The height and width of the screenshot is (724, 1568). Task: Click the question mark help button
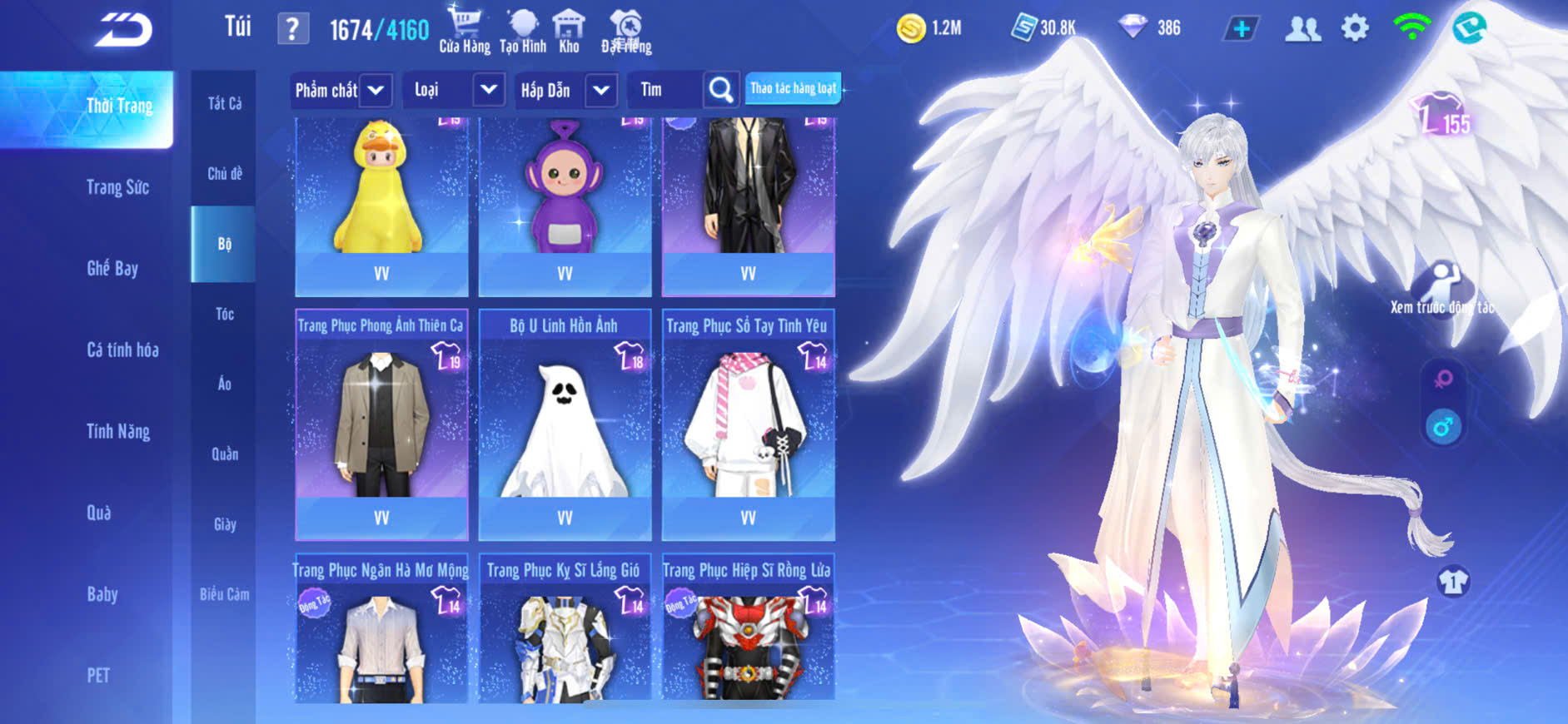(x=292, y=30)
